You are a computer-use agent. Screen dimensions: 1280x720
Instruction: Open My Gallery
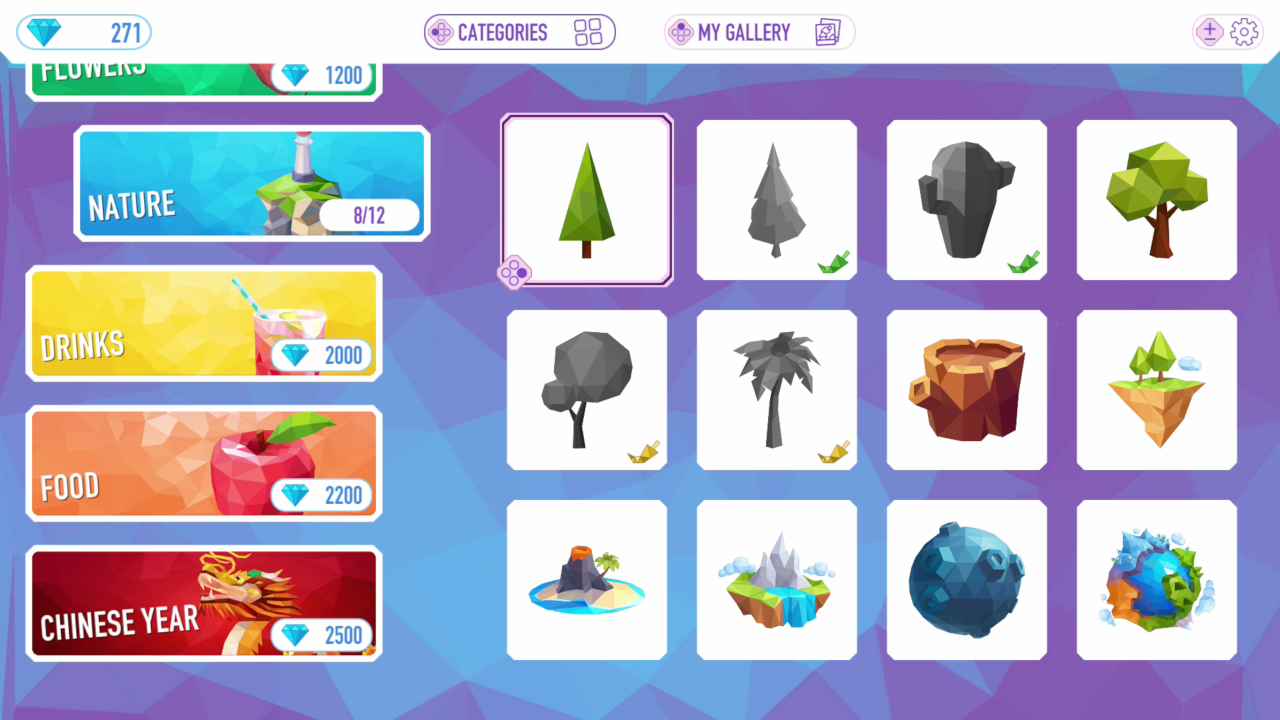point(758,32)
